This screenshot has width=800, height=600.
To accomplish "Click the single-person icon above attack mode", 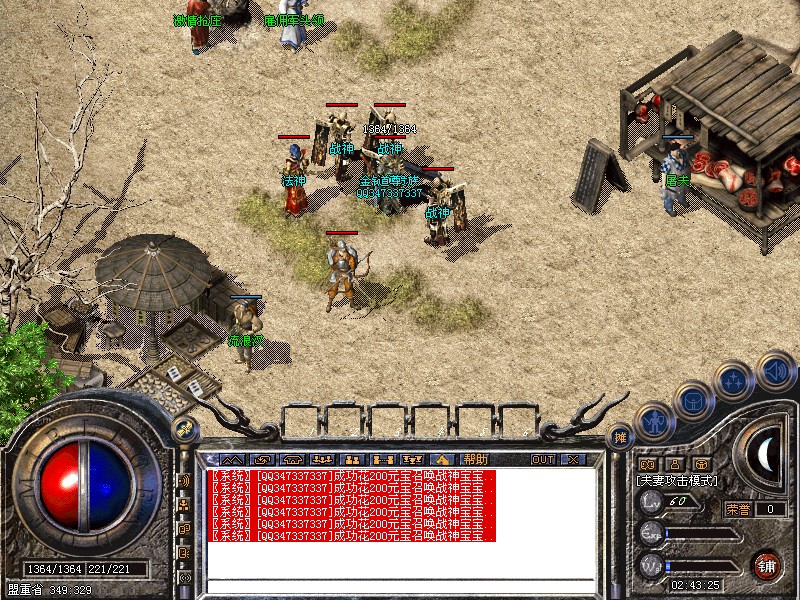I will [674, 464].
